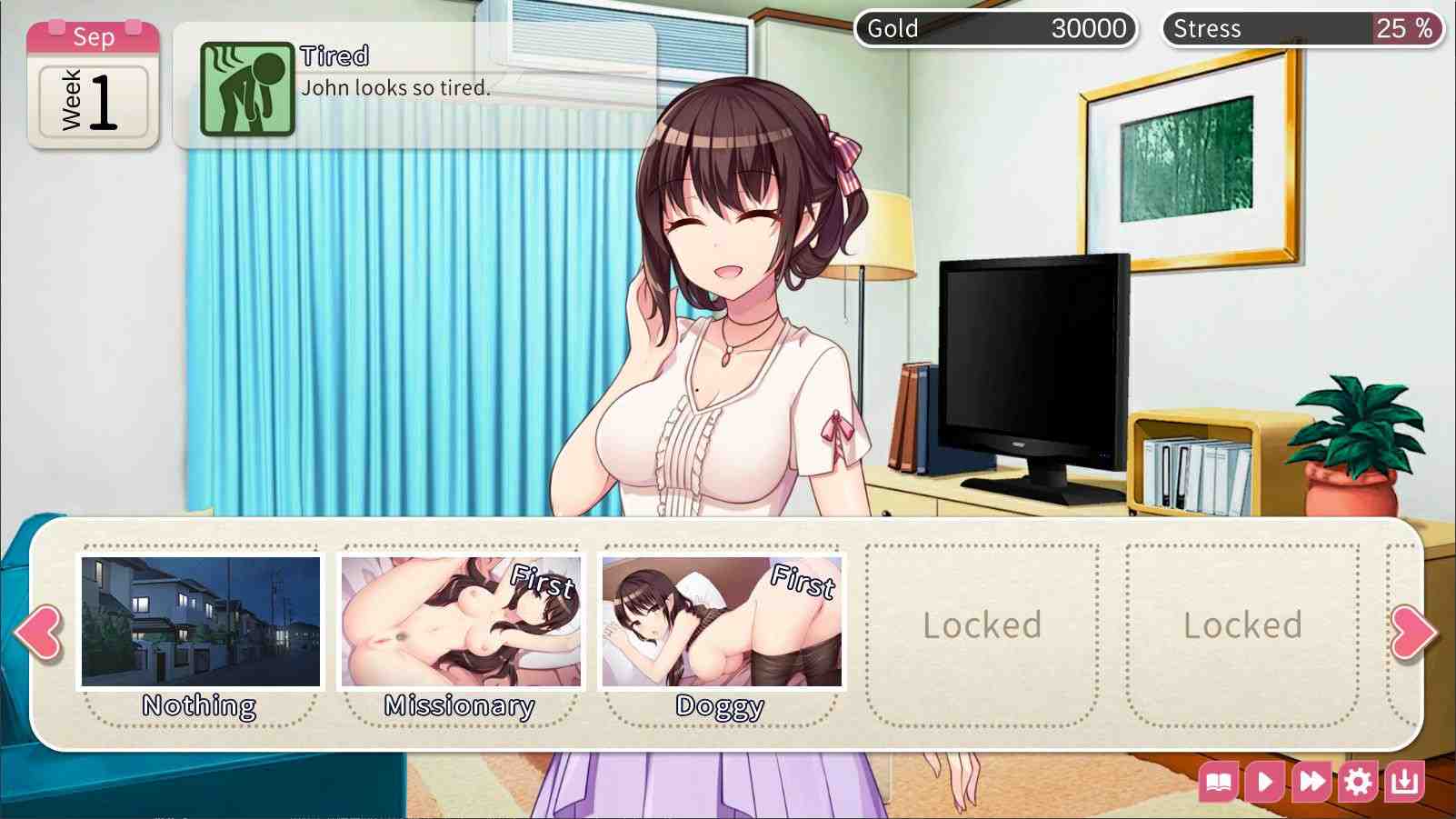Open the gear settings menu
1456x819 pixels.
pos(1358,782)
